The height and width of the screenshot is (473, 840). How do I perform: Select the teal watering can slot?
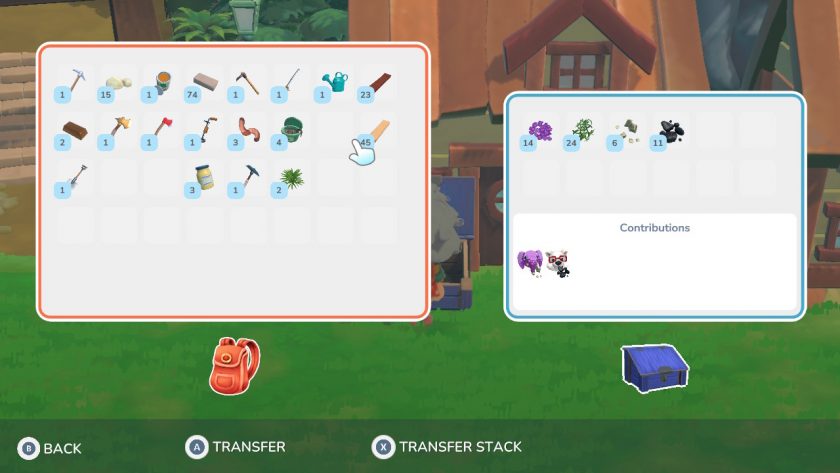click(335, 83)
